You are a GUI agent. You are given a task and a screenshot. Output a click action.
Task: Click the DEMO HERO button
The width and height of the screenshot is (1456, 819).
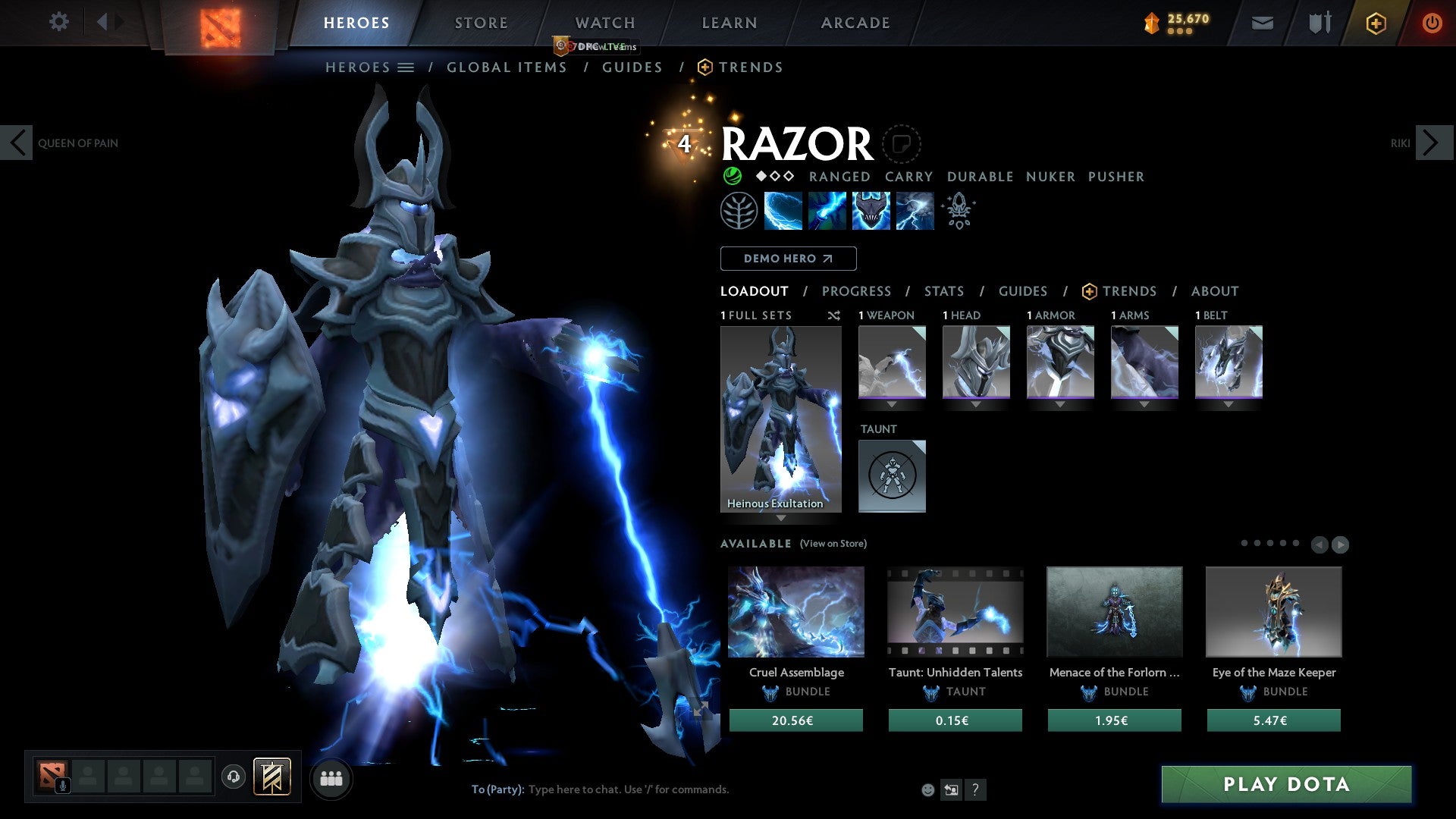(x=788, y=258)
